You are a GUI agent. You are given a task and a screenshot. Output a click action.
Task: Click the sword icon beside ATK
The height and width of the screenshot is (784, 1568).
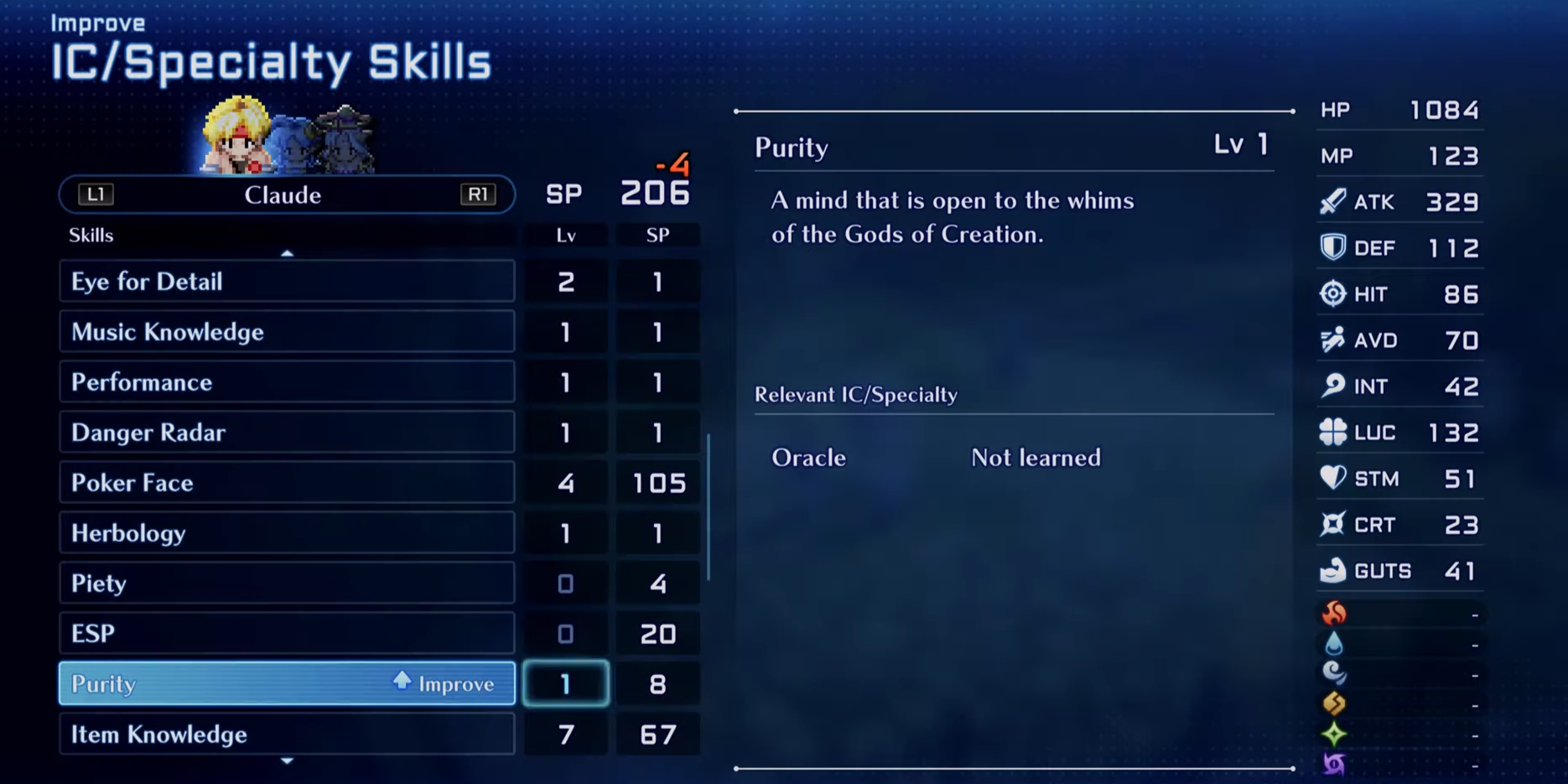pyautogui.click(x=1332, y=201)
